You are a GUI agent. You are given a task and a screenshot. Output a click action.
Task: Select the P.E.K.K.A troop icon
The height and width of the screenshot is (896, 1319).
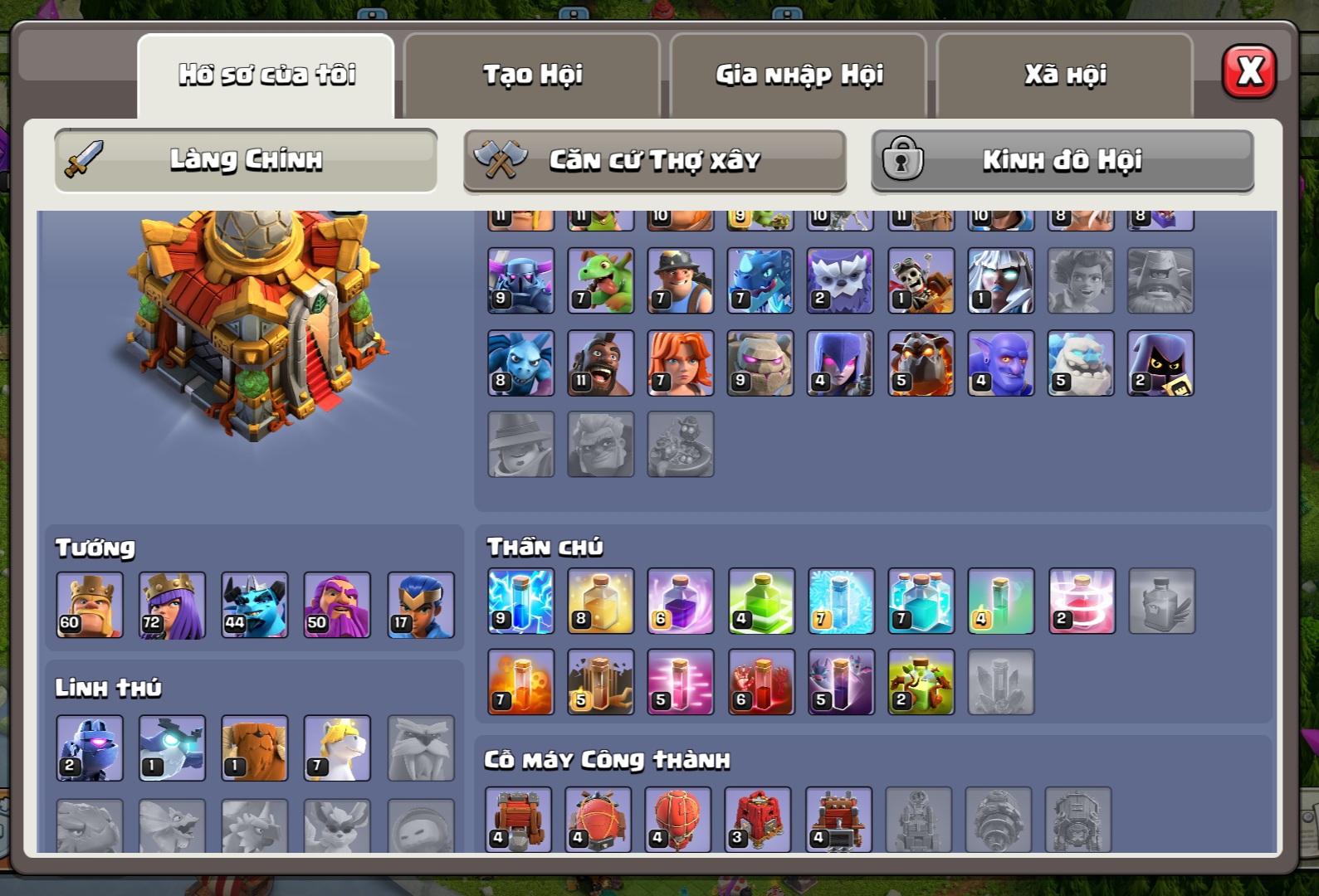(520, 280)
